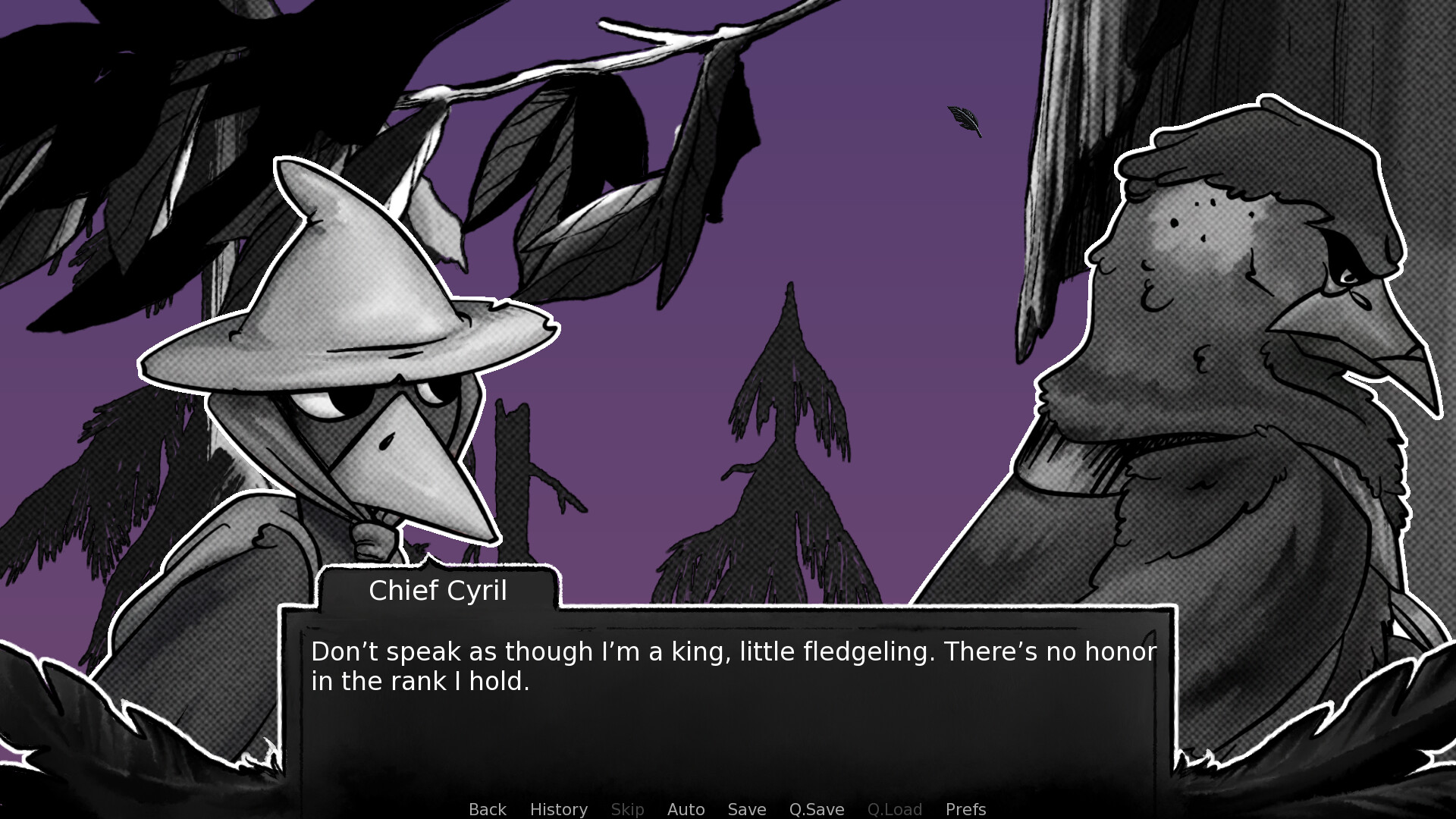The height and width of the screenshot is (819, 1456).
Task: Click the Chief Cyril name tag
Action: point(438,591)
